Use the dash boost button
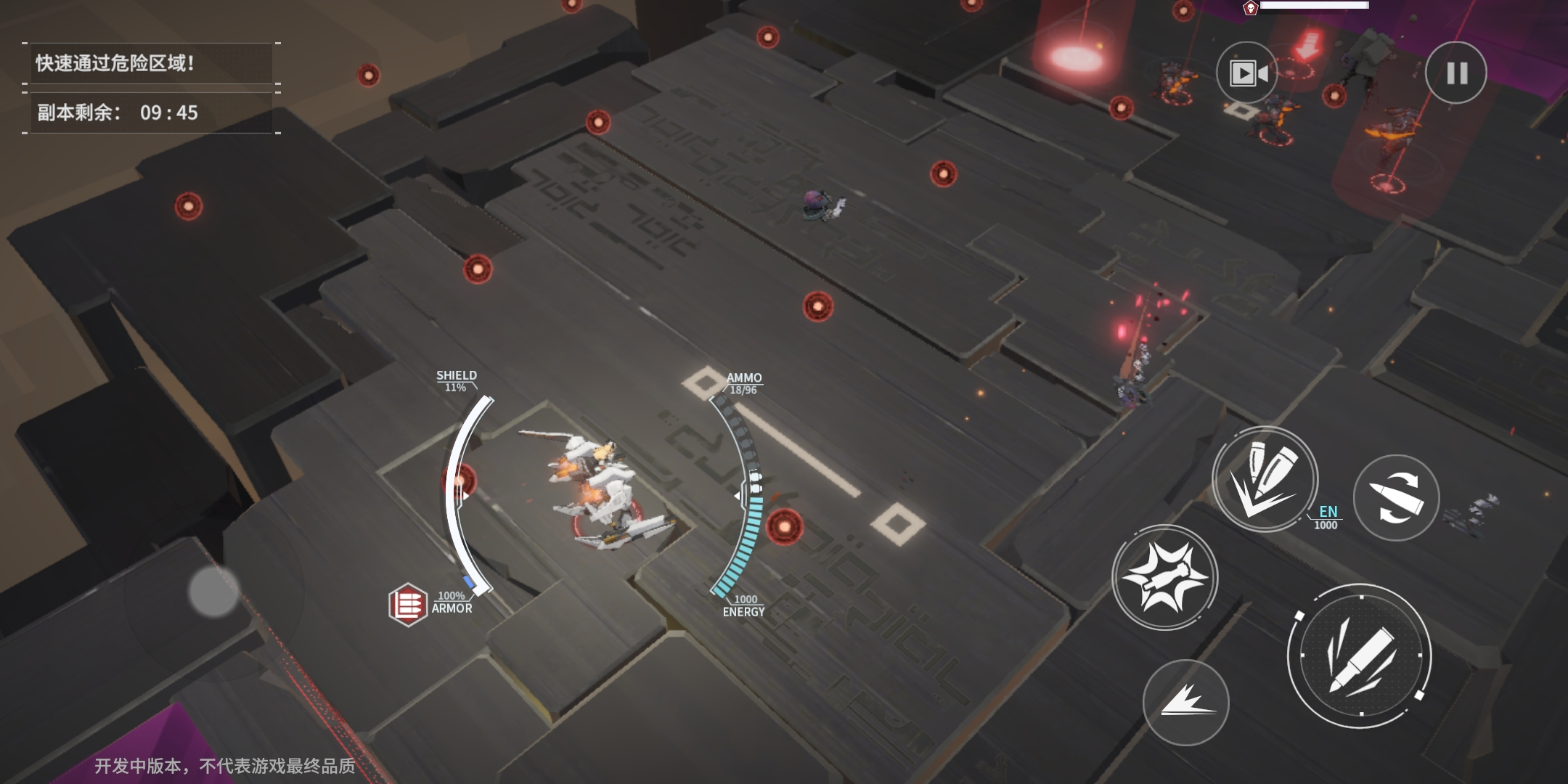 [x=1186, y=702]
